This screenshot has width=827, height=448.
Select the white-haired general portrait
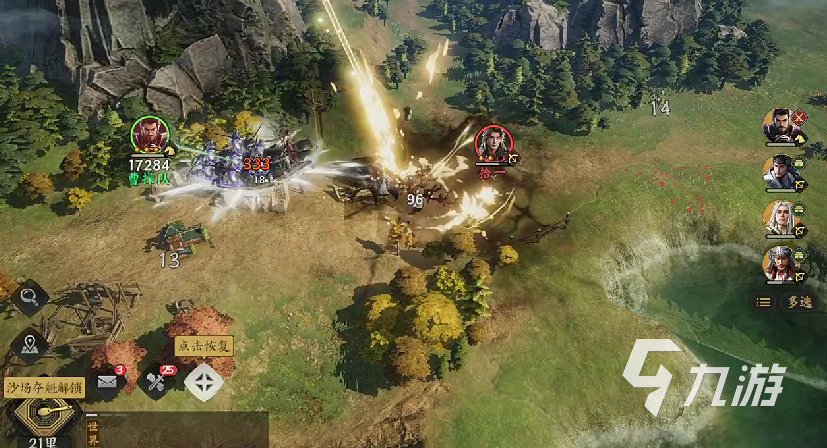tap(782, 219)
